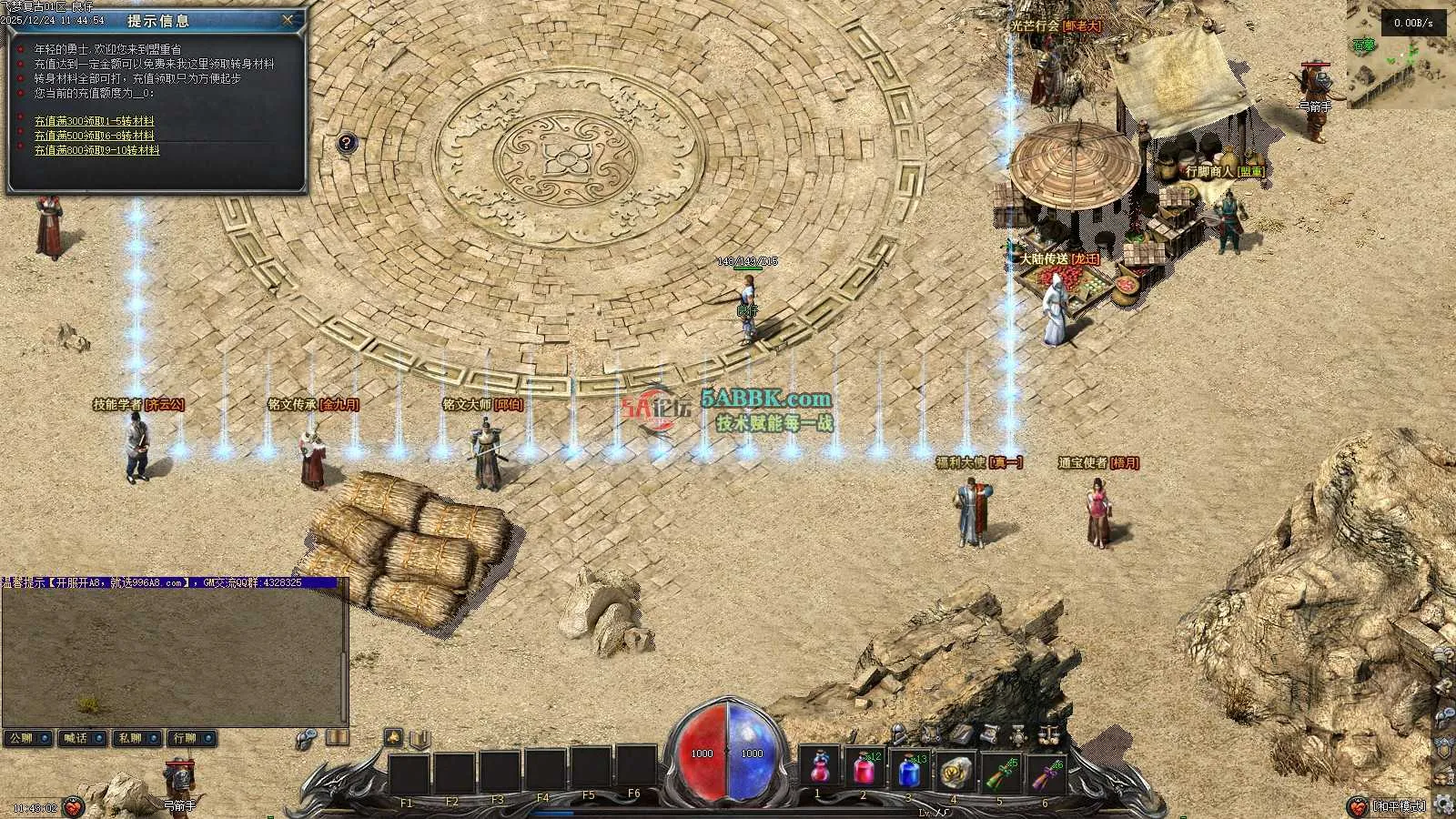The image size is (1456, 819).
Task: Use the large red potion with x12
Action: [864, 771]
